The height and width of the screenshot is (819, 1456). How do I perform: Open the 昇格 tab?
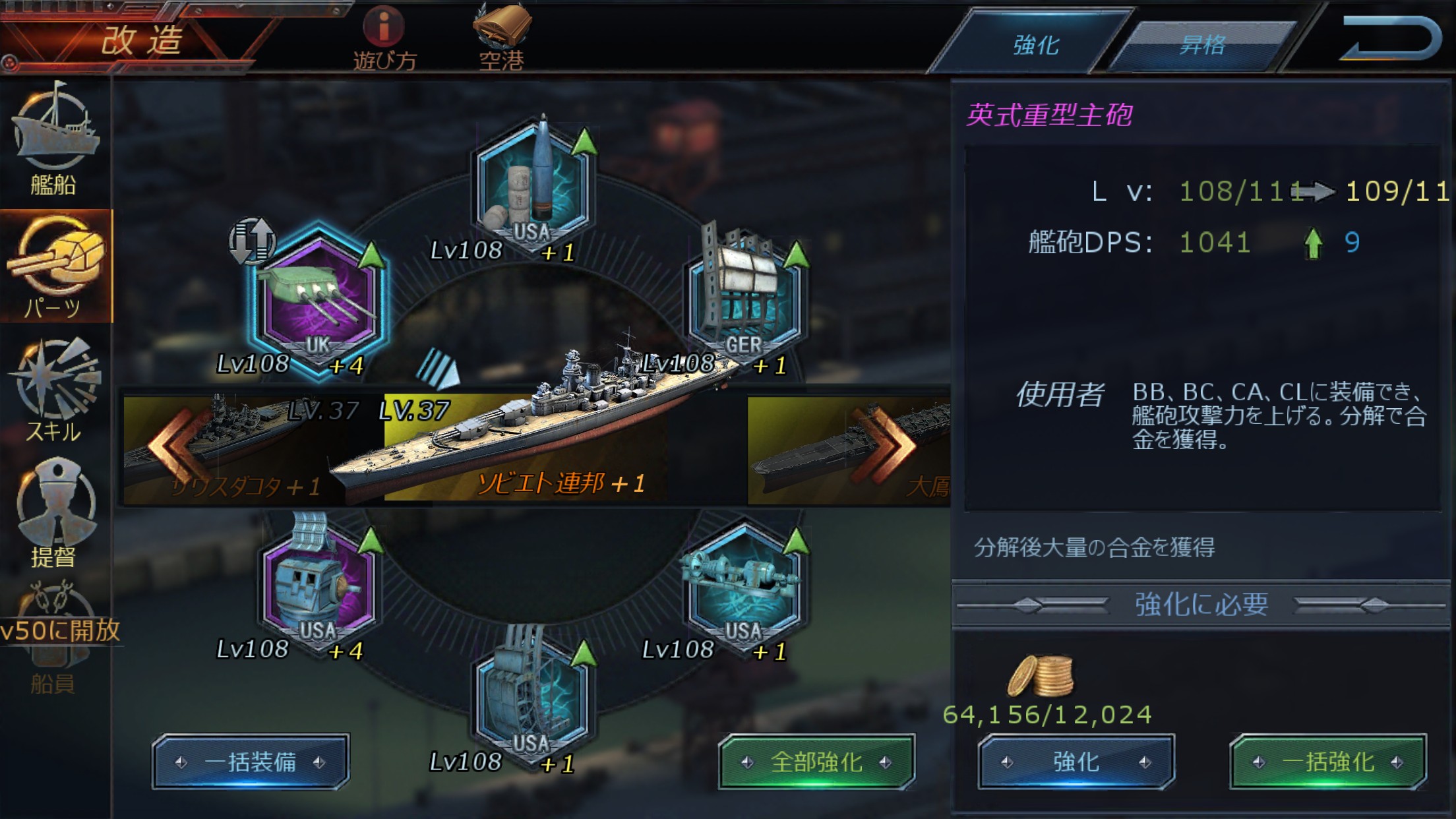pyautogui.click(x=1202, y=45)
